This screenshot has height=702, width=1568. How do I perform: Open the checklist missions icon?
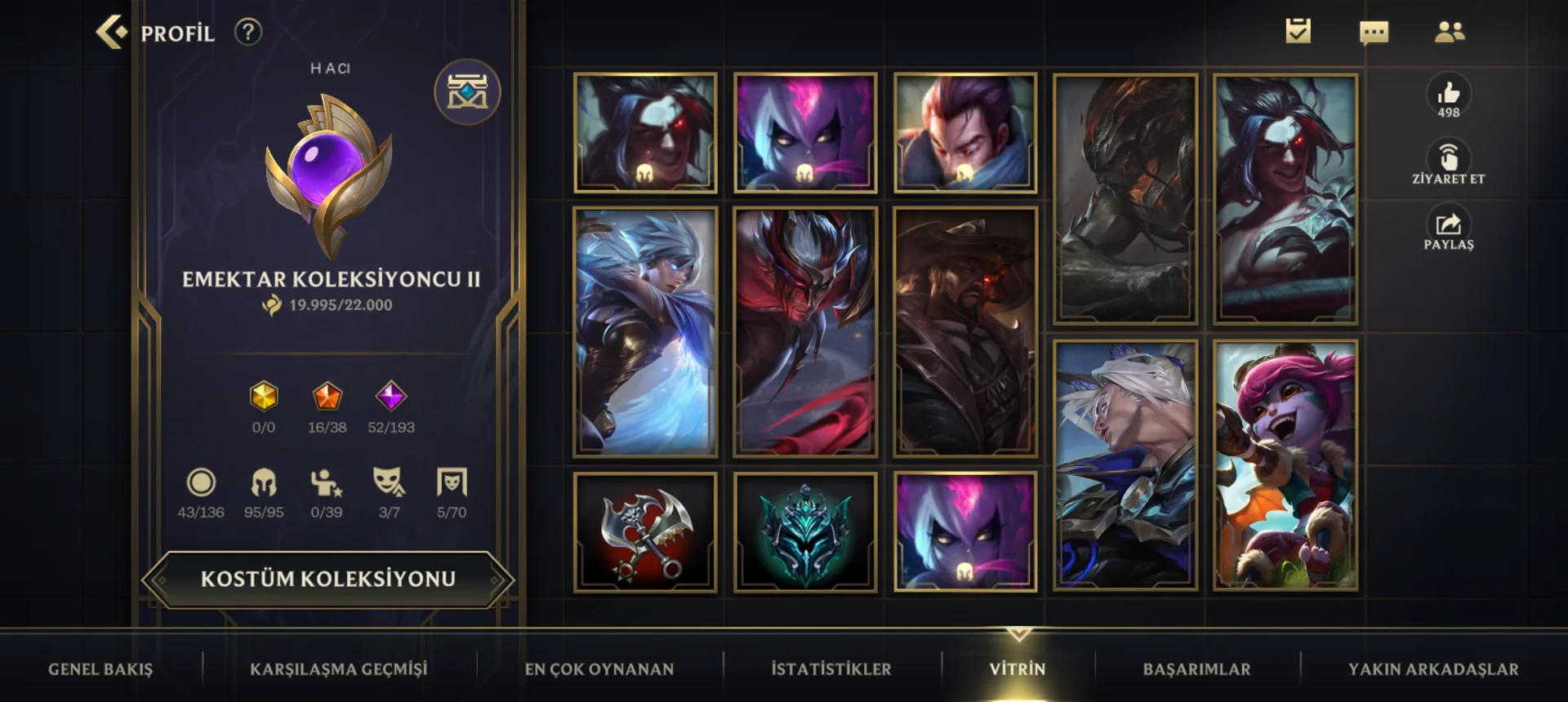tap(1298, 32)
